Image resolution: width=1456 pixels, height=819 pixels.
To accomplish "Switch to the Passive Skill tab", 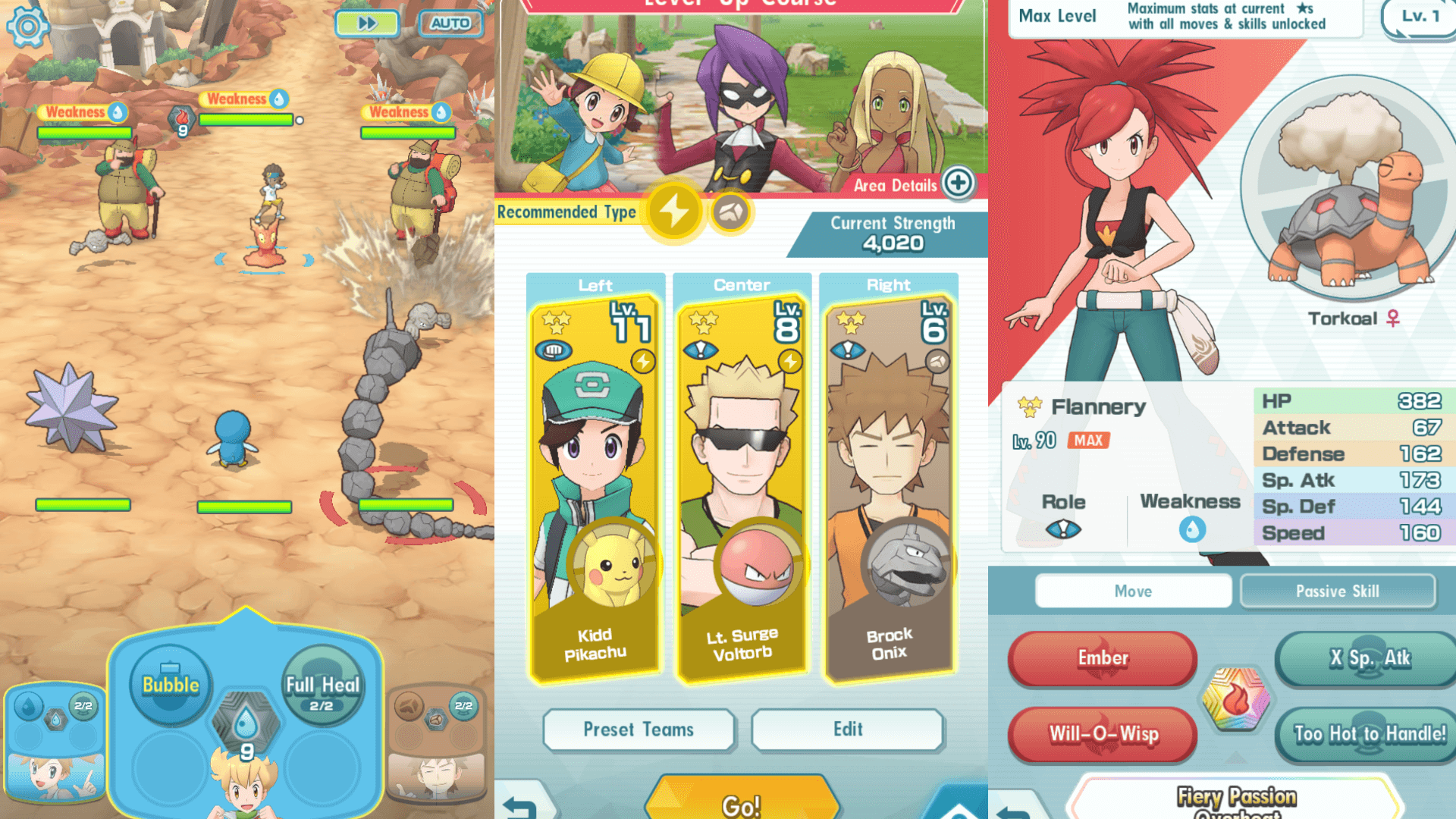I will [1337, 591].
